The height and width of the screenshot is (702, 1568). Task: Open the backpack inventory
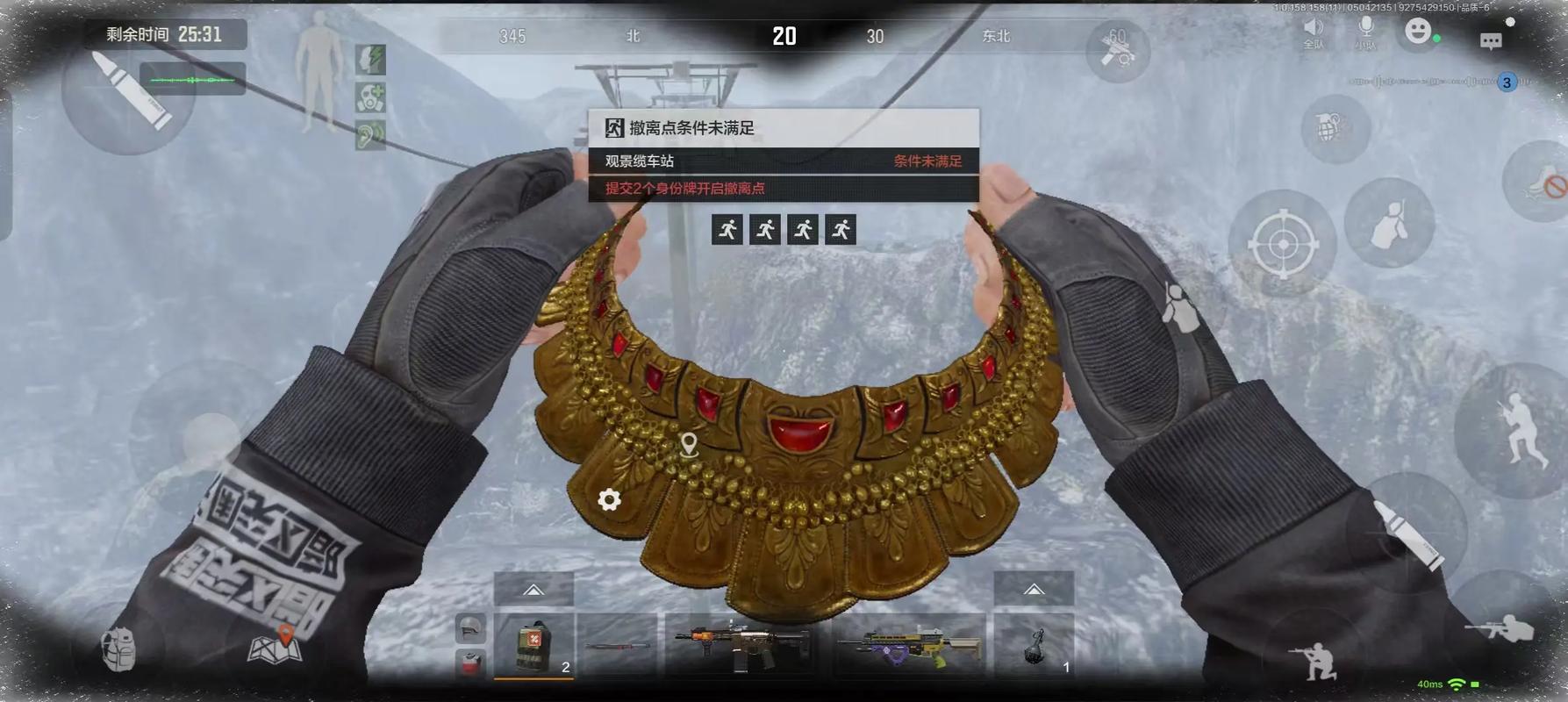[118, 650]
